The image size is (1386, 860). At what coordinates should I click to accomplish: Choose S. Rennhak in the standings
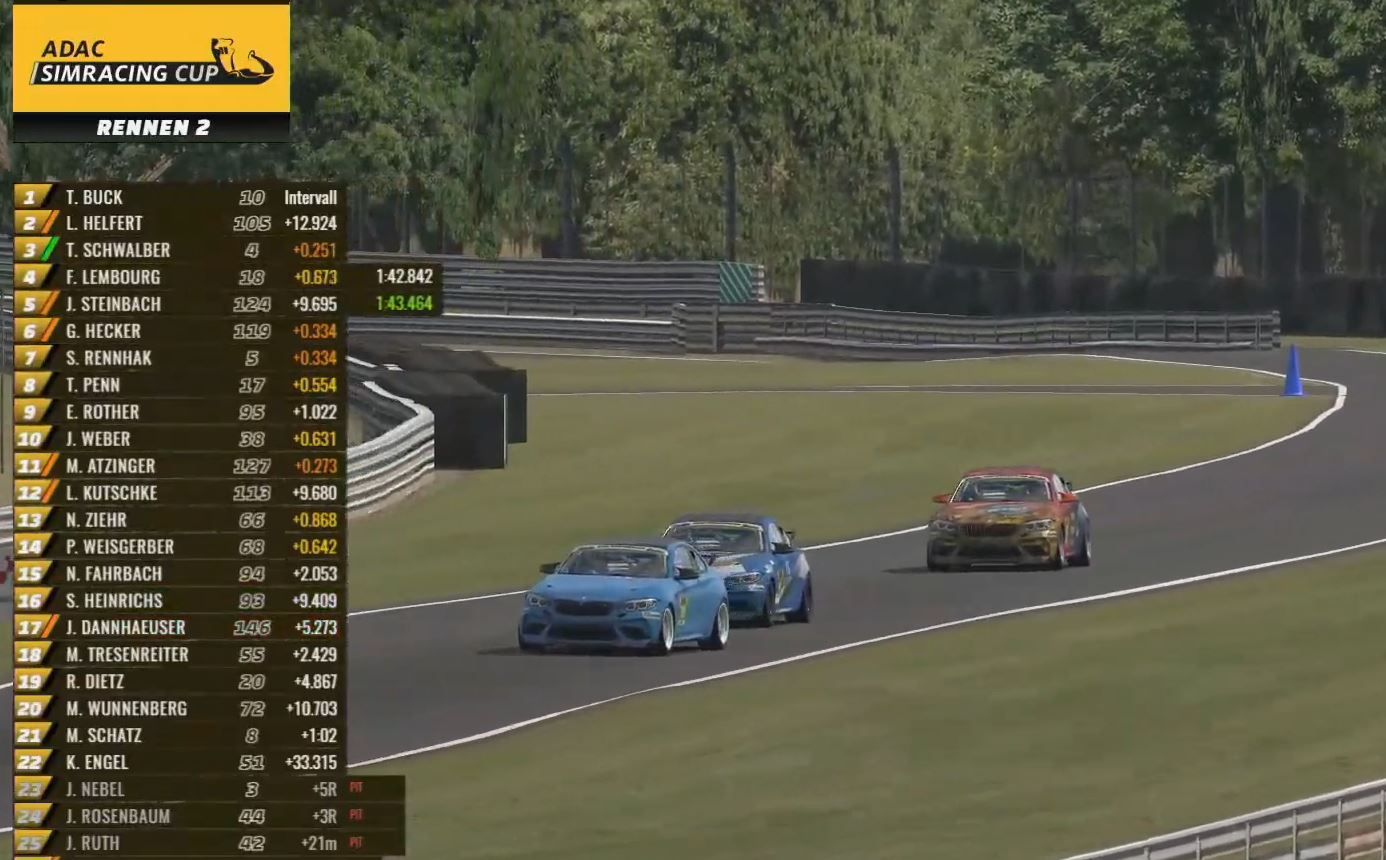(x=180, y=358)
